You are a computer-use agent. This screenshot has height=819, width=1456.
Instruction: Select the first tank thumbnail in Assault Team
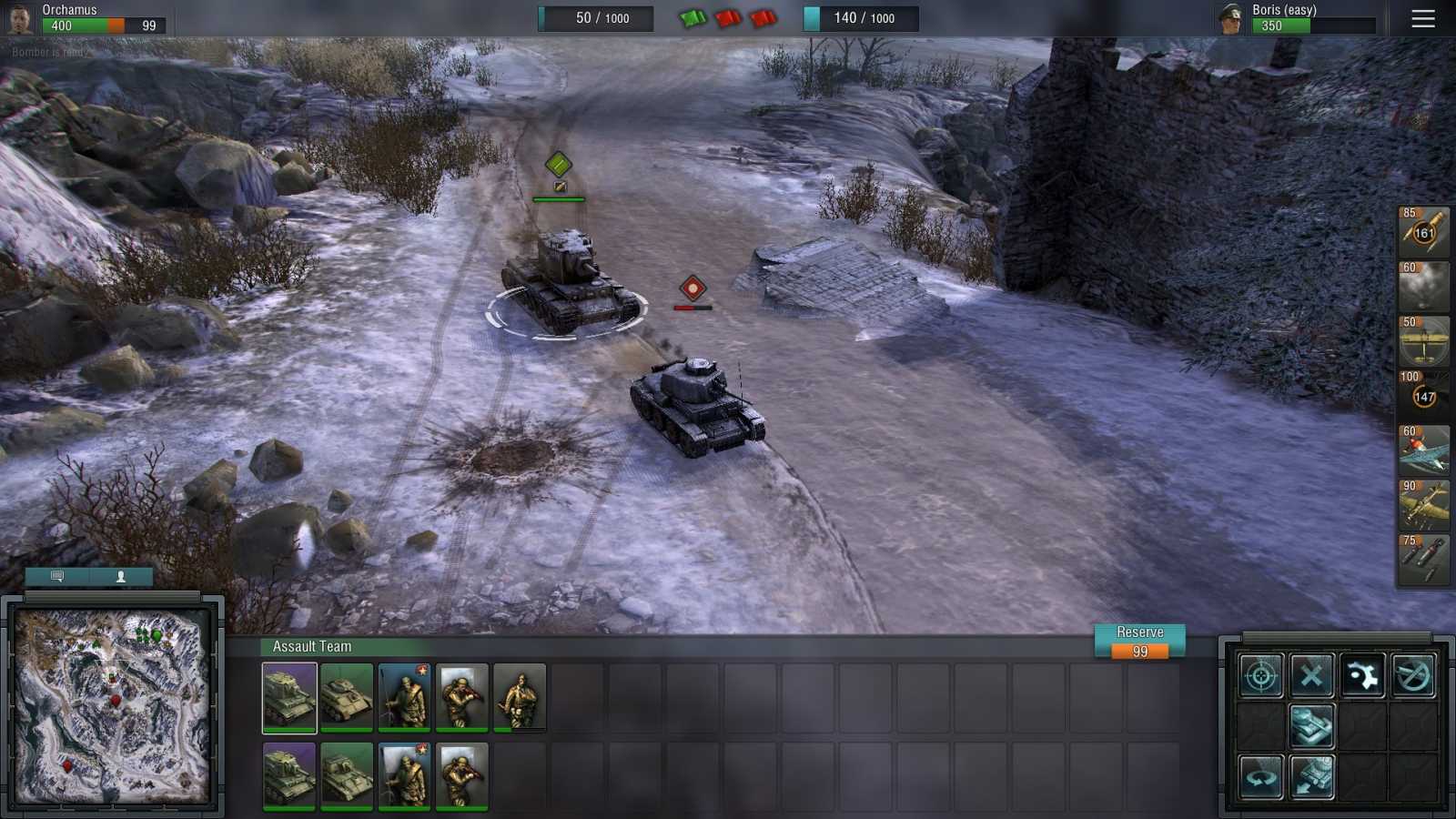[288, 698]
